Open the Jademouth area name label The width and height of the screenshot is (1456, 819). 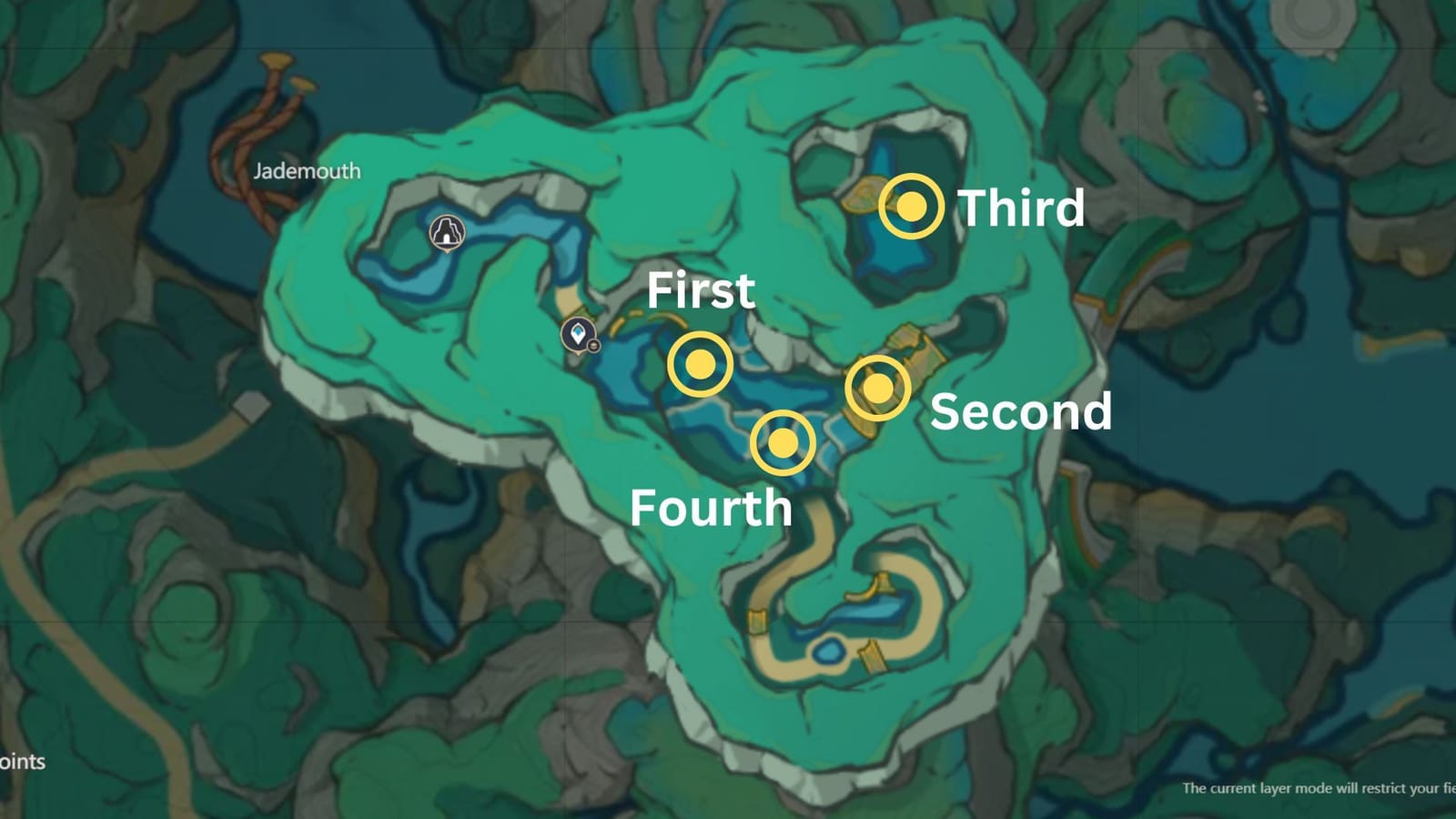coord(307,170)
